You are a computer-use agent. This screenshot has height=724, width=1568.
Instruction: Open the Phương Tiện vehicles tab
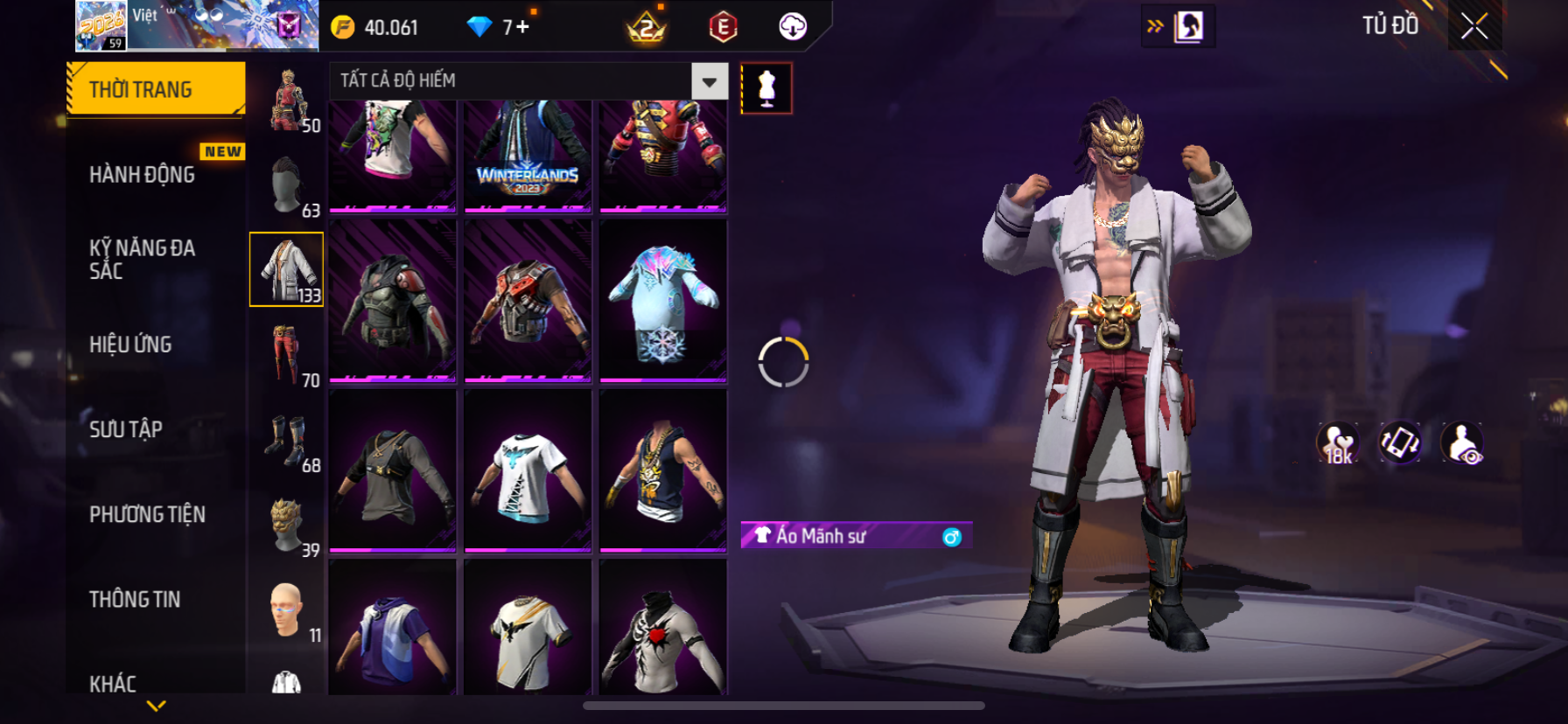[147, 514]
